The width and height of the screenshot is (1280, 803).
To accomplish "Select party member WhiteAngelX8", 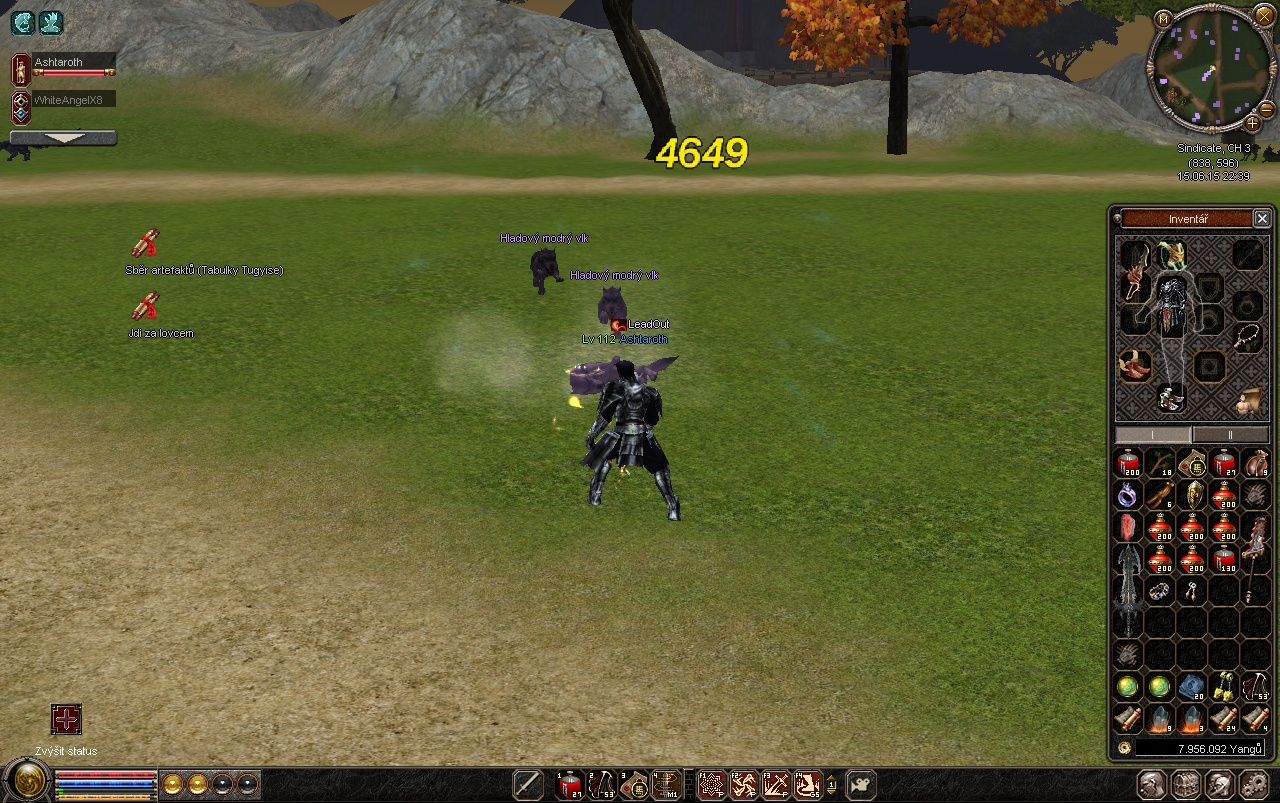I will point(73,100).
